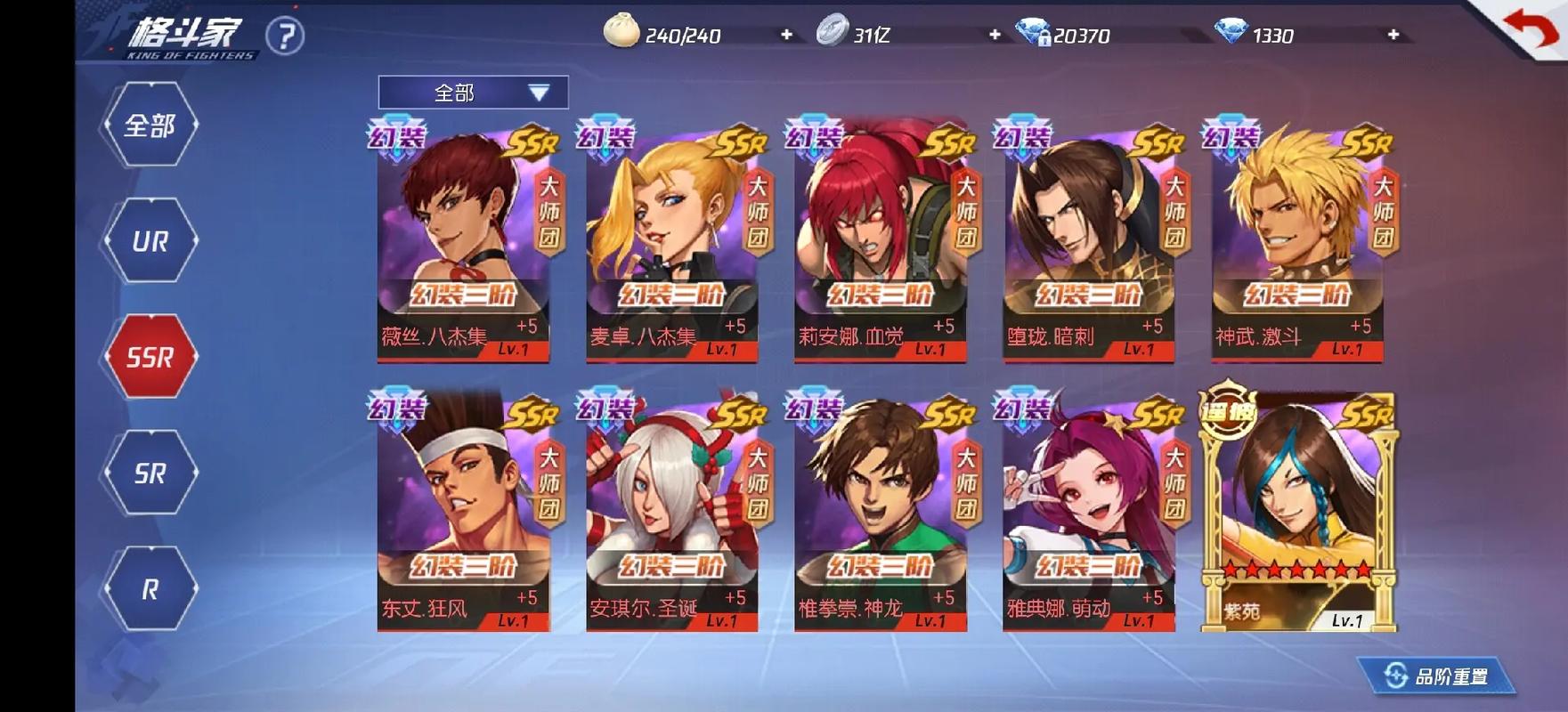
Task: Open the 全部 filter dropdown
Action: (473, 93)
